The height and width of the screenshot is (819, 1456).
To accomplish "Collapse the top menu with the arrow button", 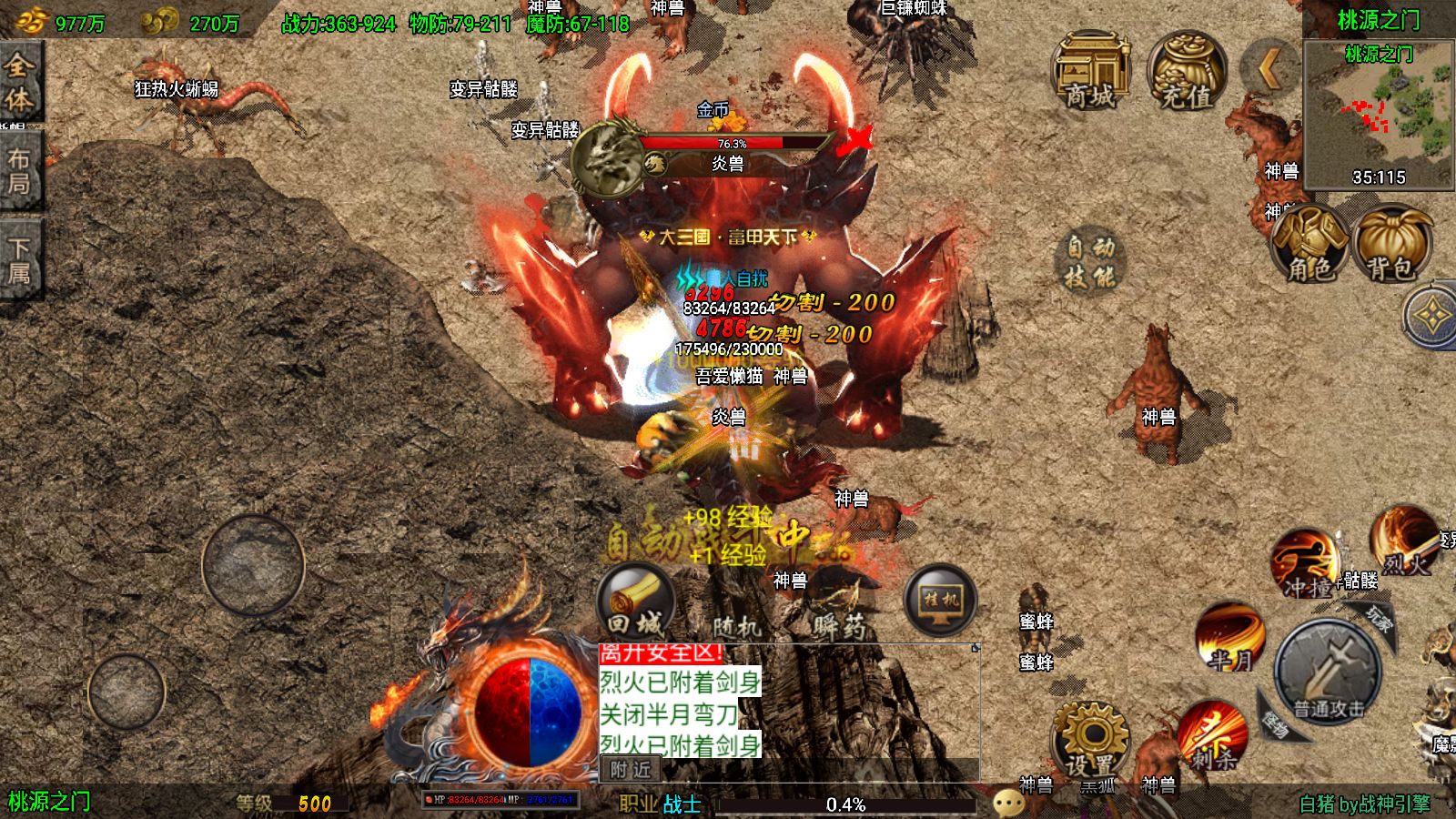I will click(1270, 66).
